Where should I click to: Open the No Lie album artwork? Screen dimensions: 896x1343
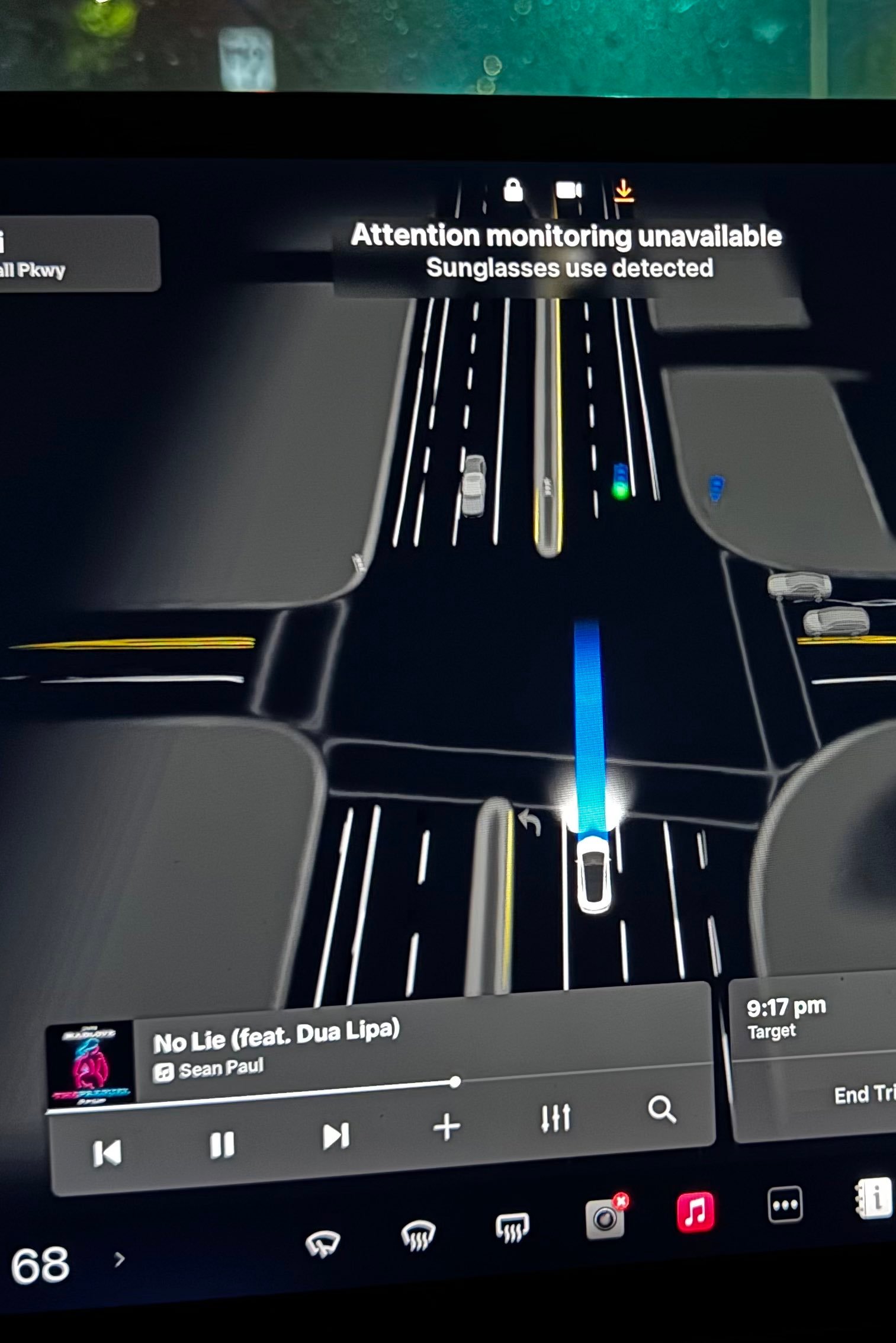click(91, 1065)
